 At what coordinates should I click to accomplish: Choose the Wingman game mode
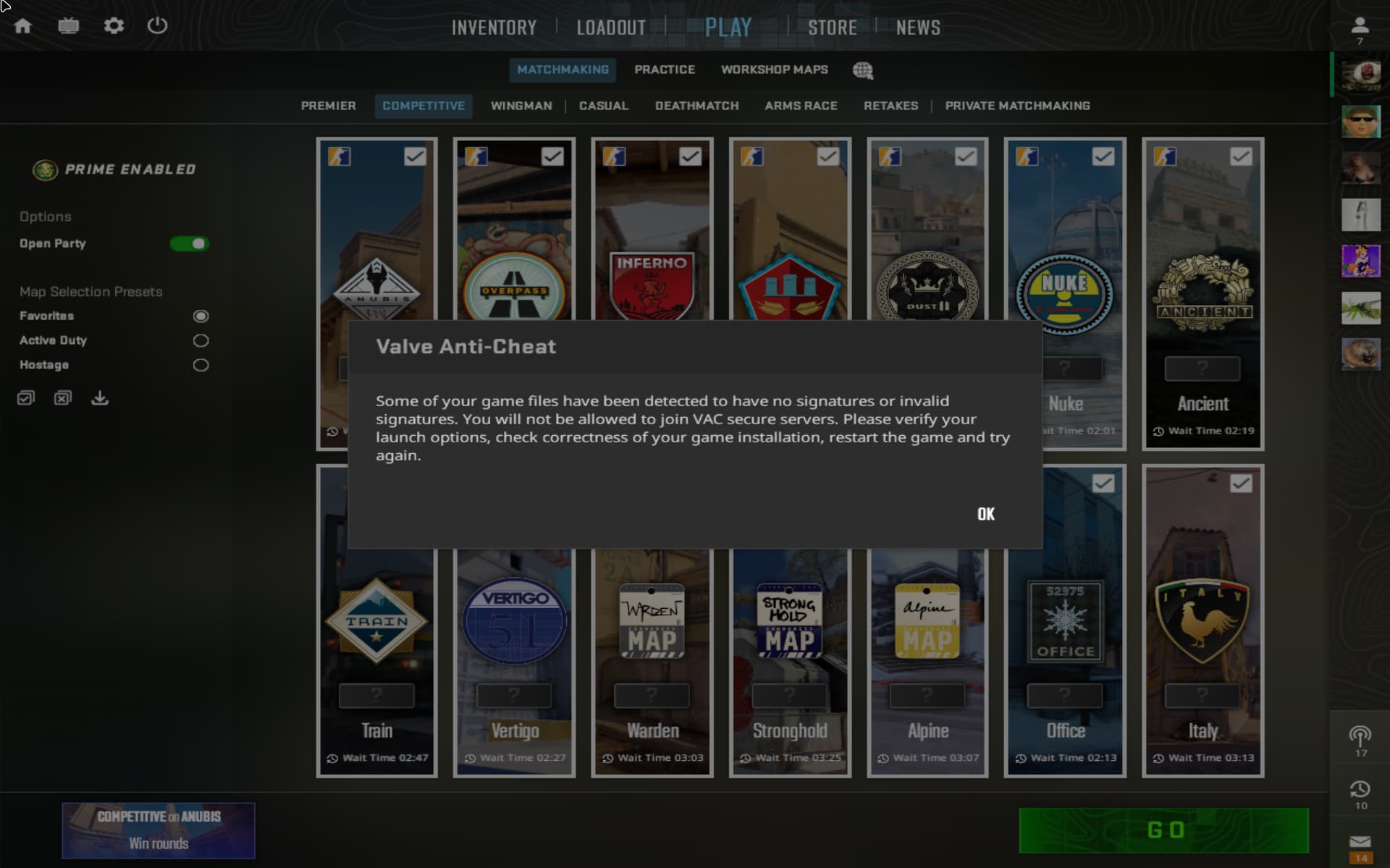pos(521,106)
